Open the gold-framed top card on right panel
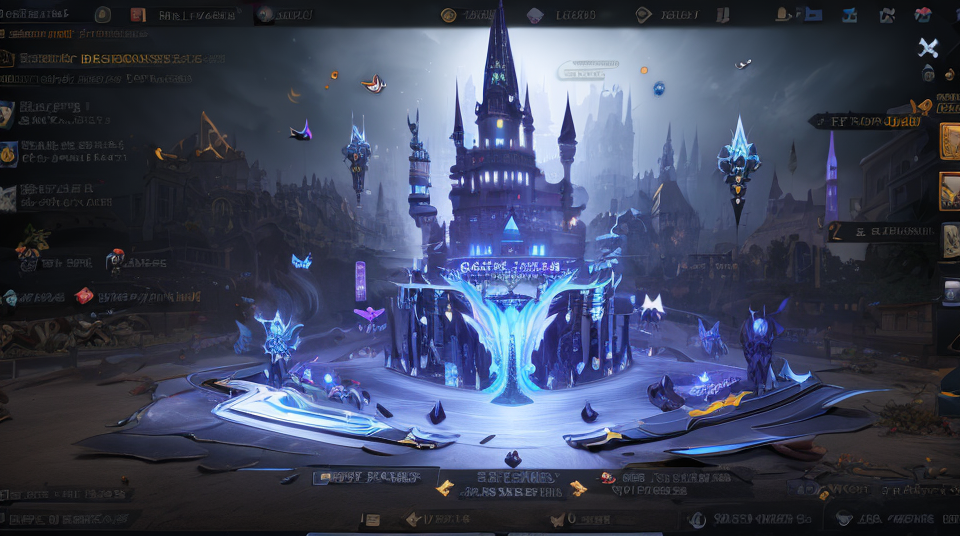The width and height of the screenshot is (960, 536). click(x=949, y=142)
